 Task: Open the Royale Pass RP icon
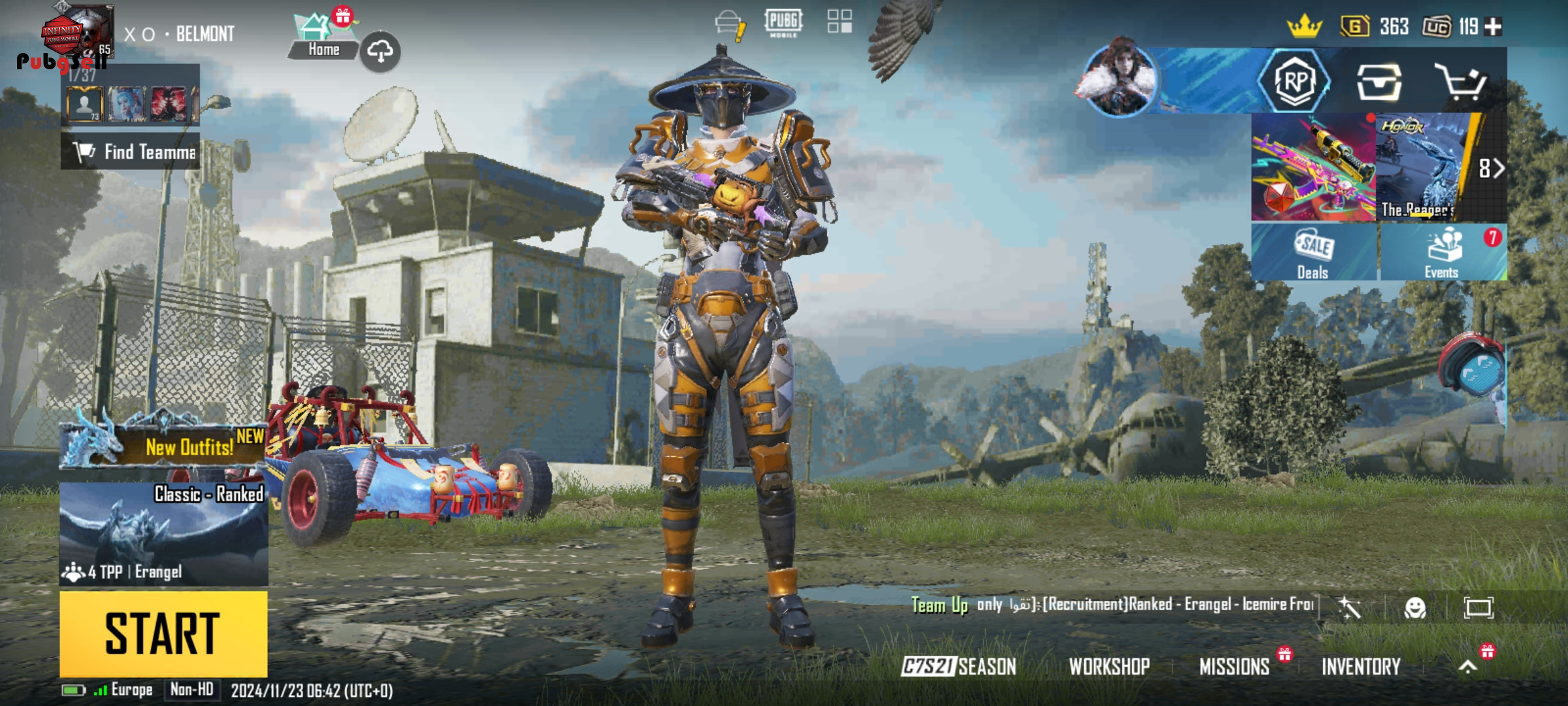point(1295,82)
